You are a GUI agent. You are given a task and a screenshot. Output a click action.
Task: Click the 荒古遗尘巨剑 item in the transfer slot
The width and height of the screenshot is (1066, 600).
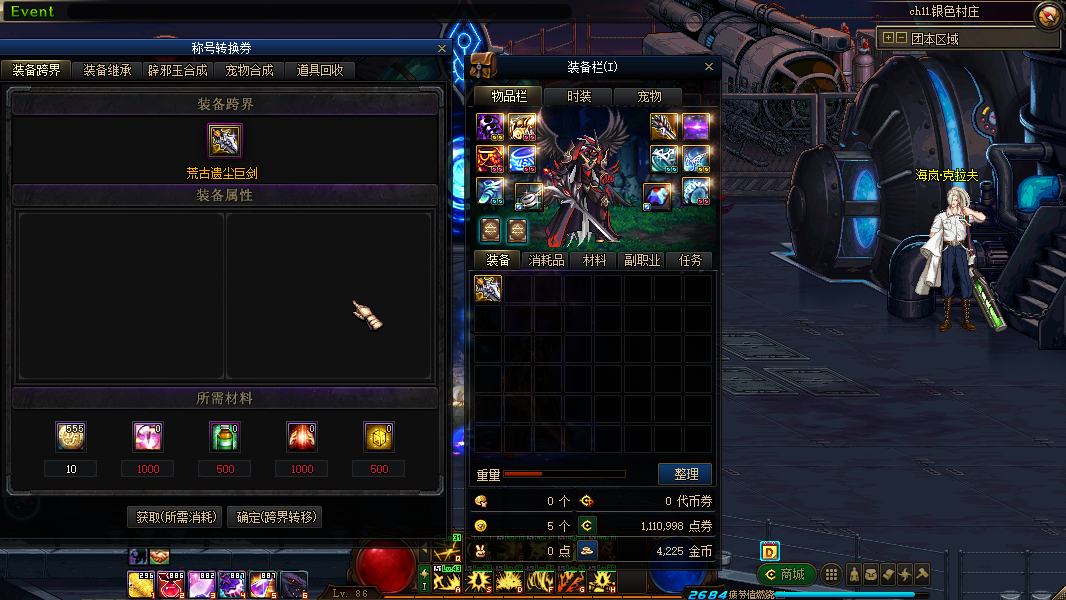pyautogui.click(x=225, y=141)
